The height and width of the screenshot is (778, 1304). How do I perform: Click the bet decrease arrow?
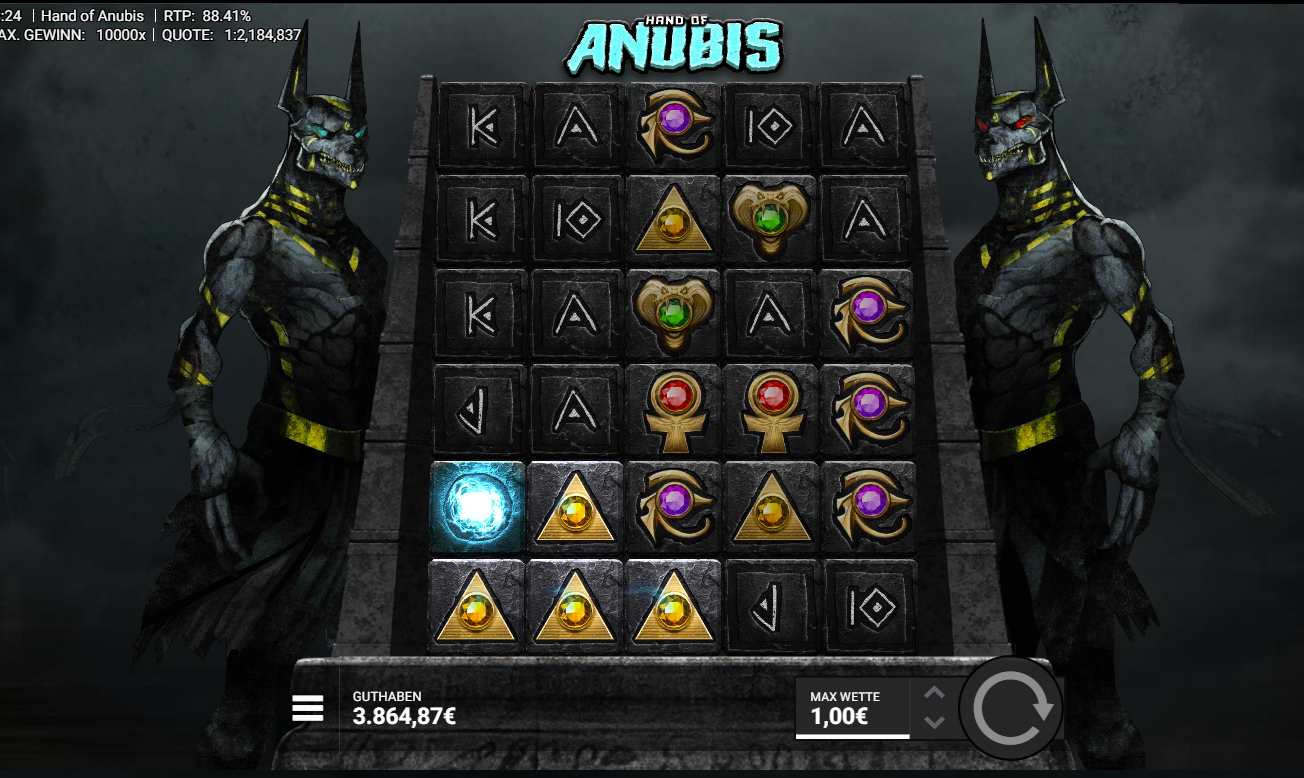pos(935,724)
